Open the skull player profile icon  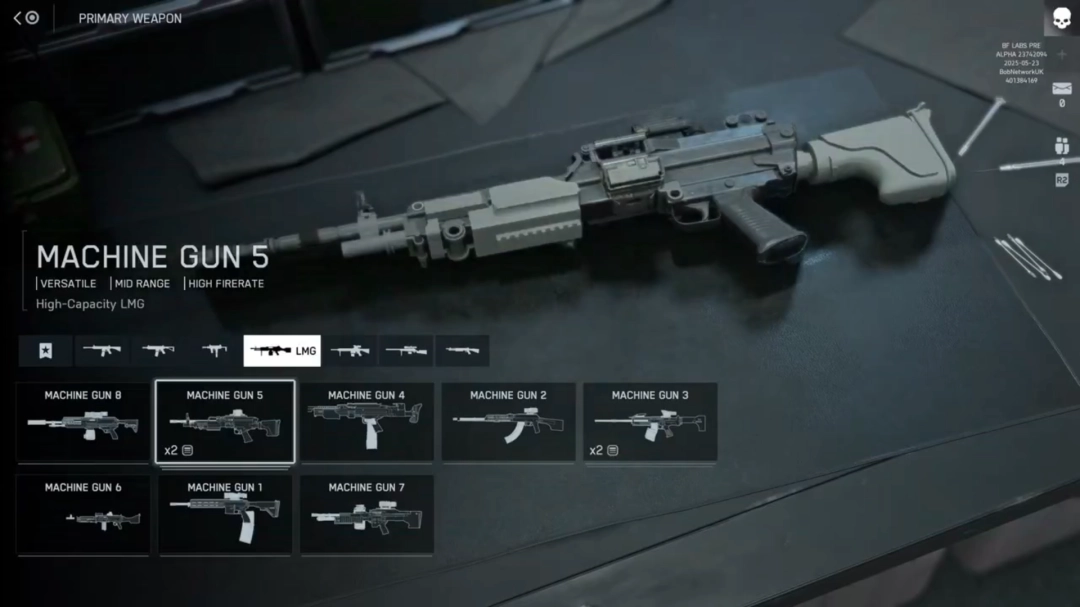tap(1060, 18)
